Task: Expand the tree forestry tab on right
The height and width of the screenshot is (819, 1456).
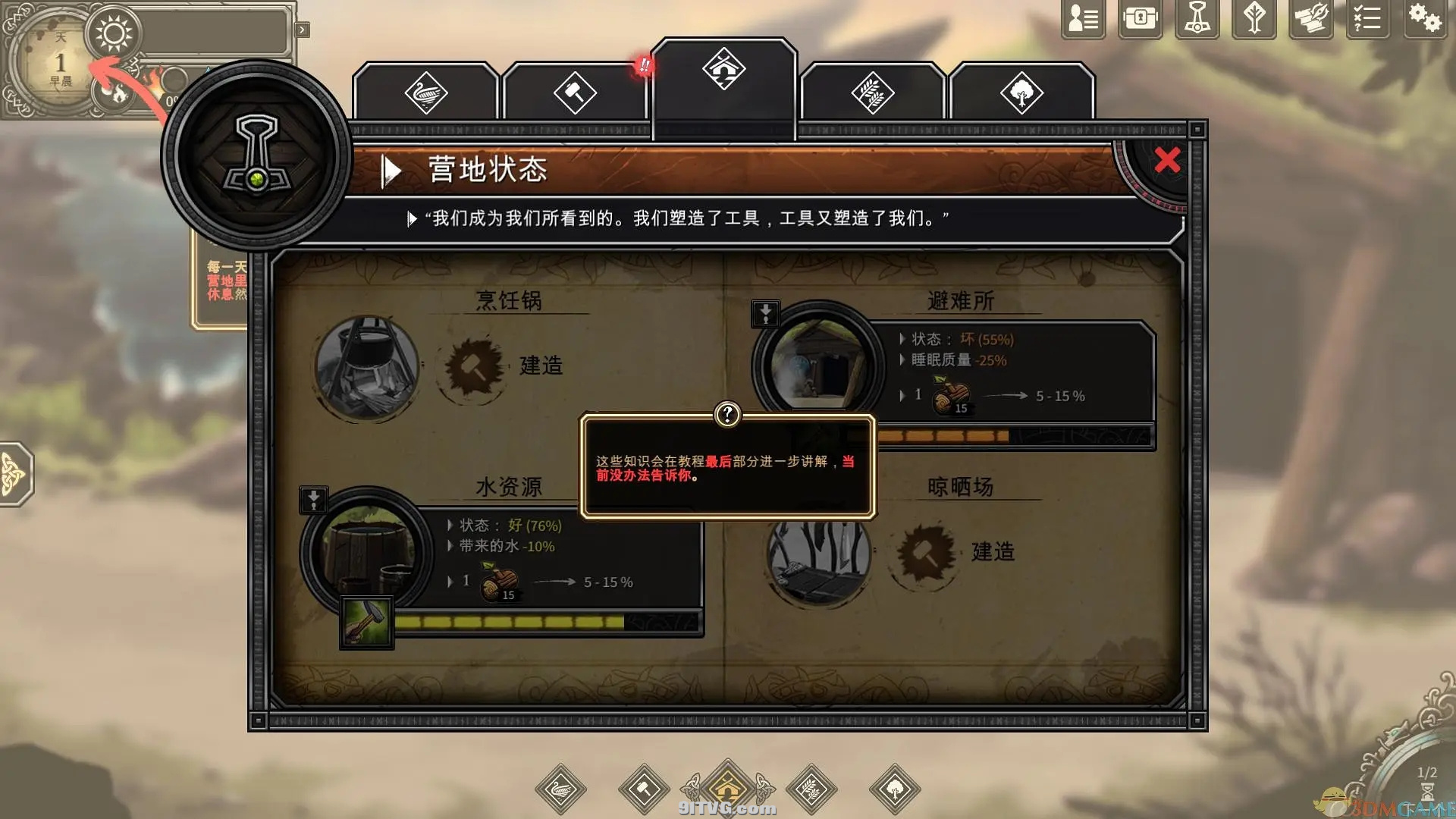Action: tap(1022, 93)
